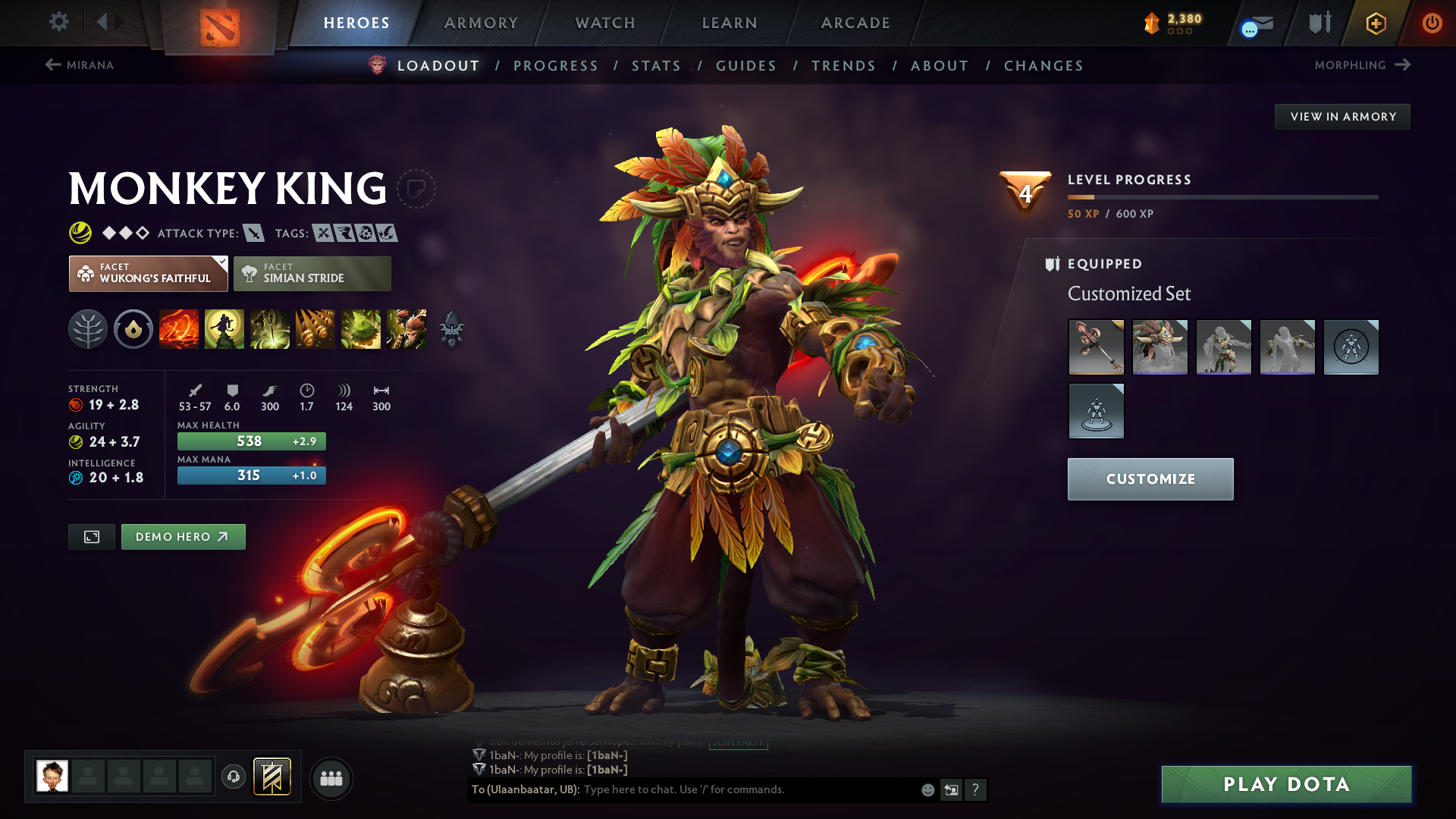Select the Wukong's Command ultimate icon
Screen dimensions: 1456x819
[x=406, y=329]
